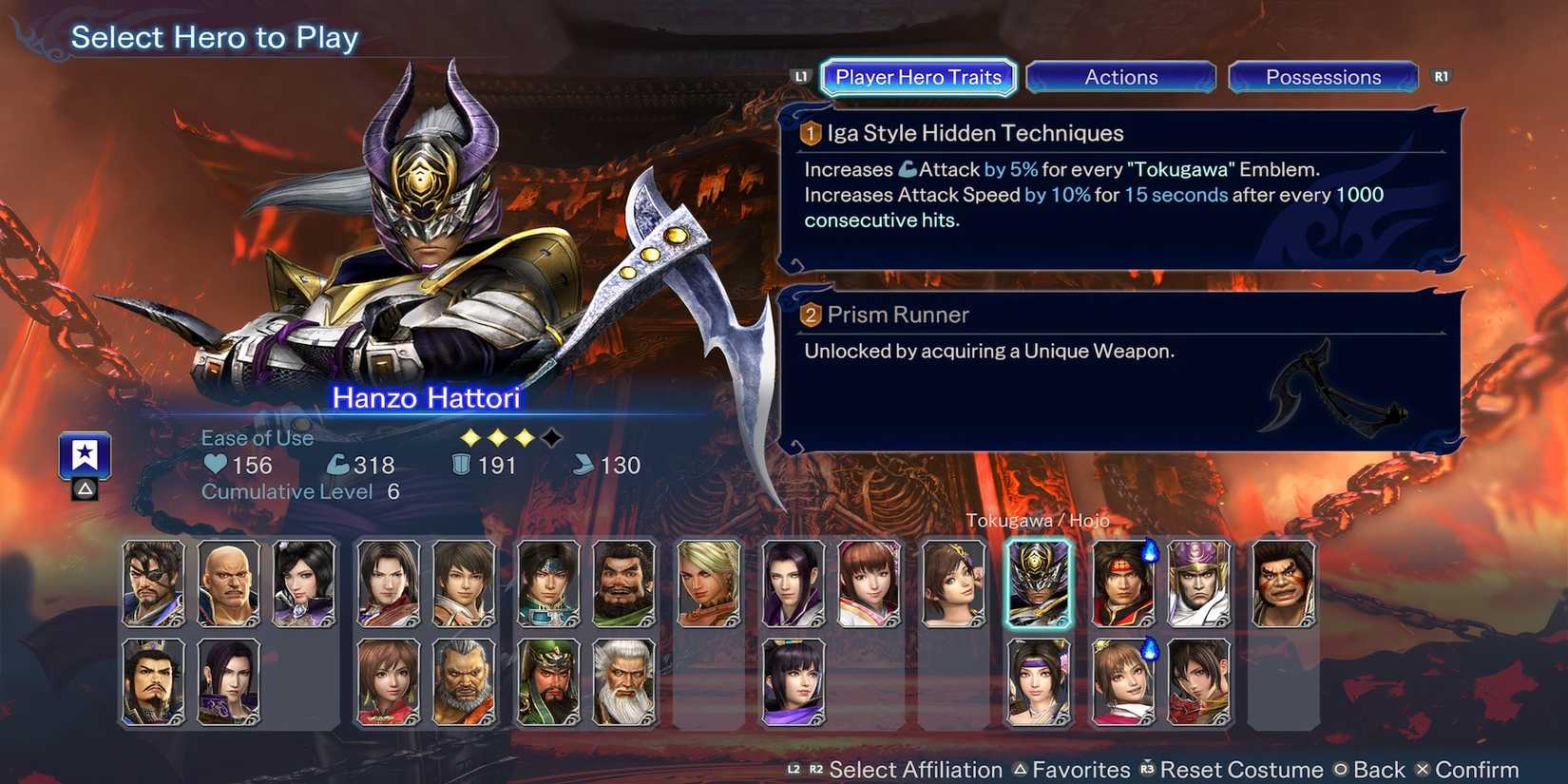1568x784 pixels.
Task: Click the shield defense icon beside 191
Action: (x=462, y=465)
